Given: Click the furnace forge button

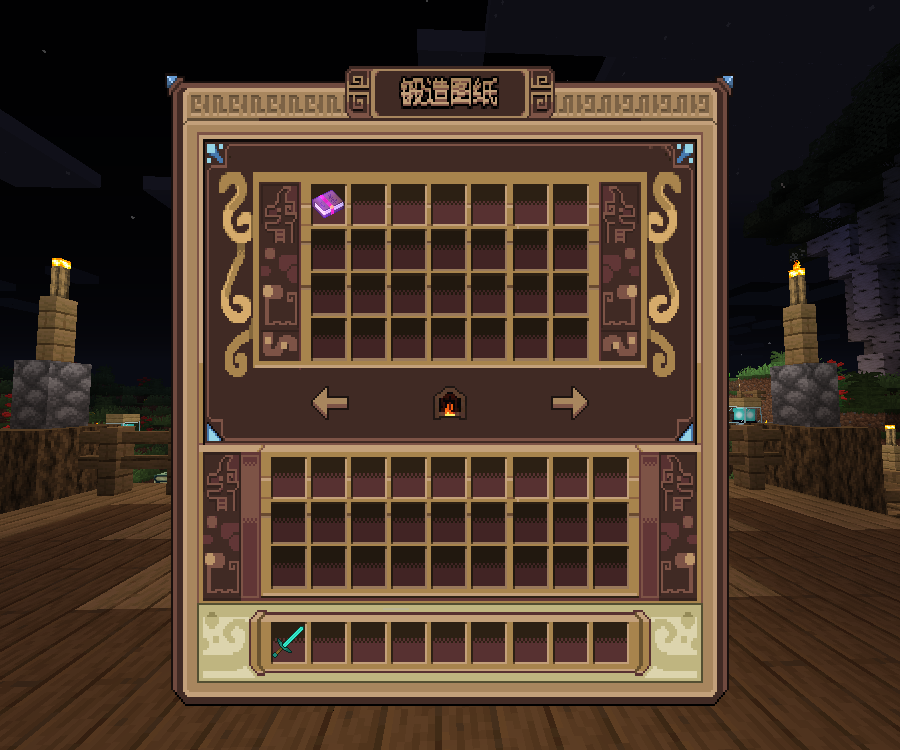Looking at the screenshot, I should (x=450, y=403).
